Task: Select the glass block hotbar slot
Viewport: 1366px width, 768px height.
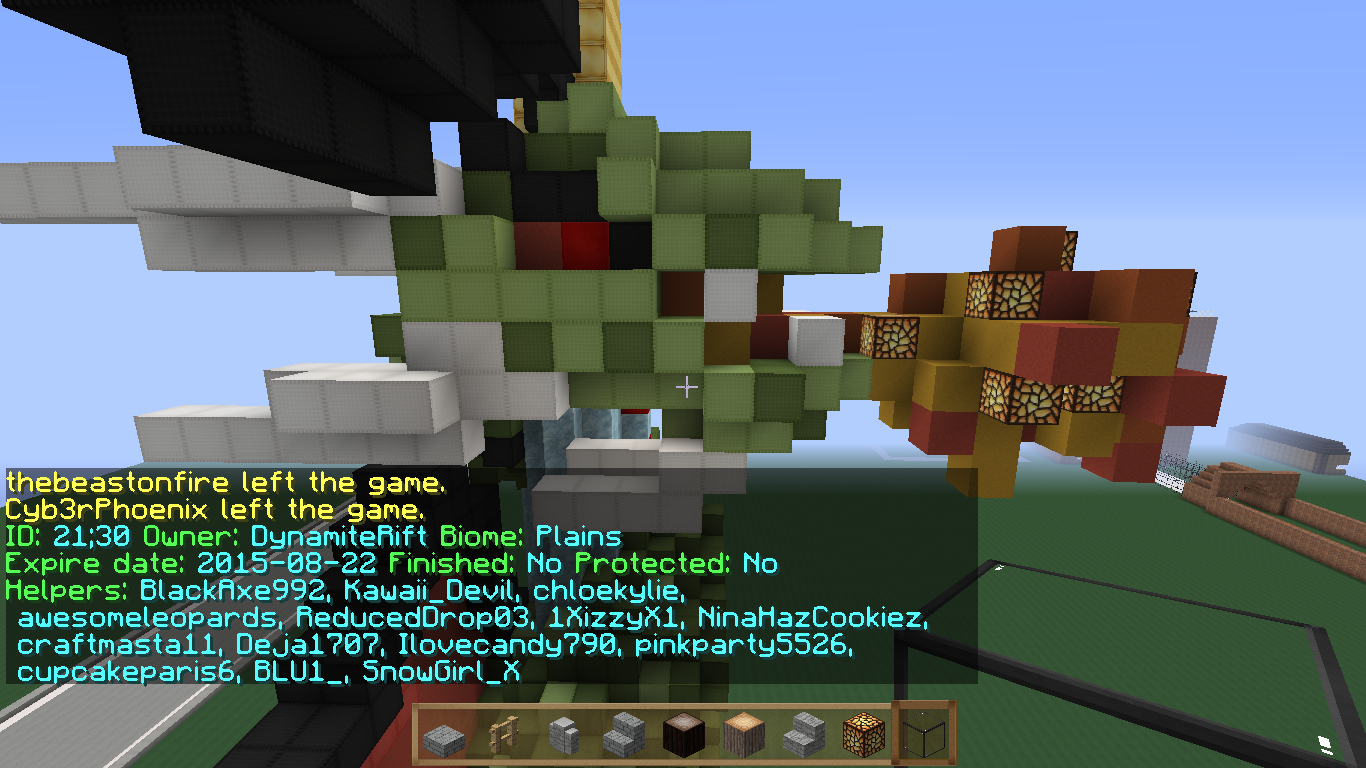Action: tap(923, 737)
